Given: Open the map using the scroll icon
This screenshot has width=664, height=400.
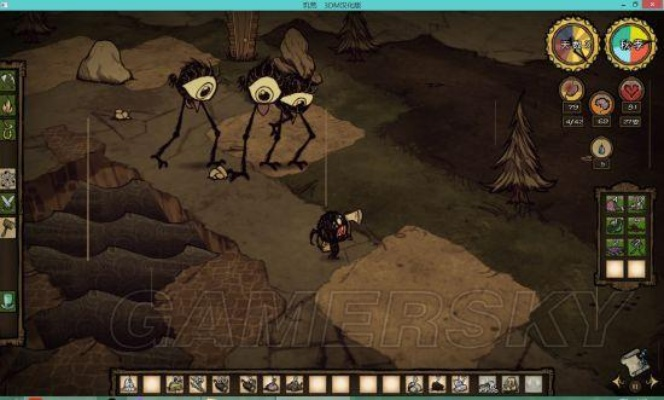Looking at the screenshot, I should (x=633, y=360).
